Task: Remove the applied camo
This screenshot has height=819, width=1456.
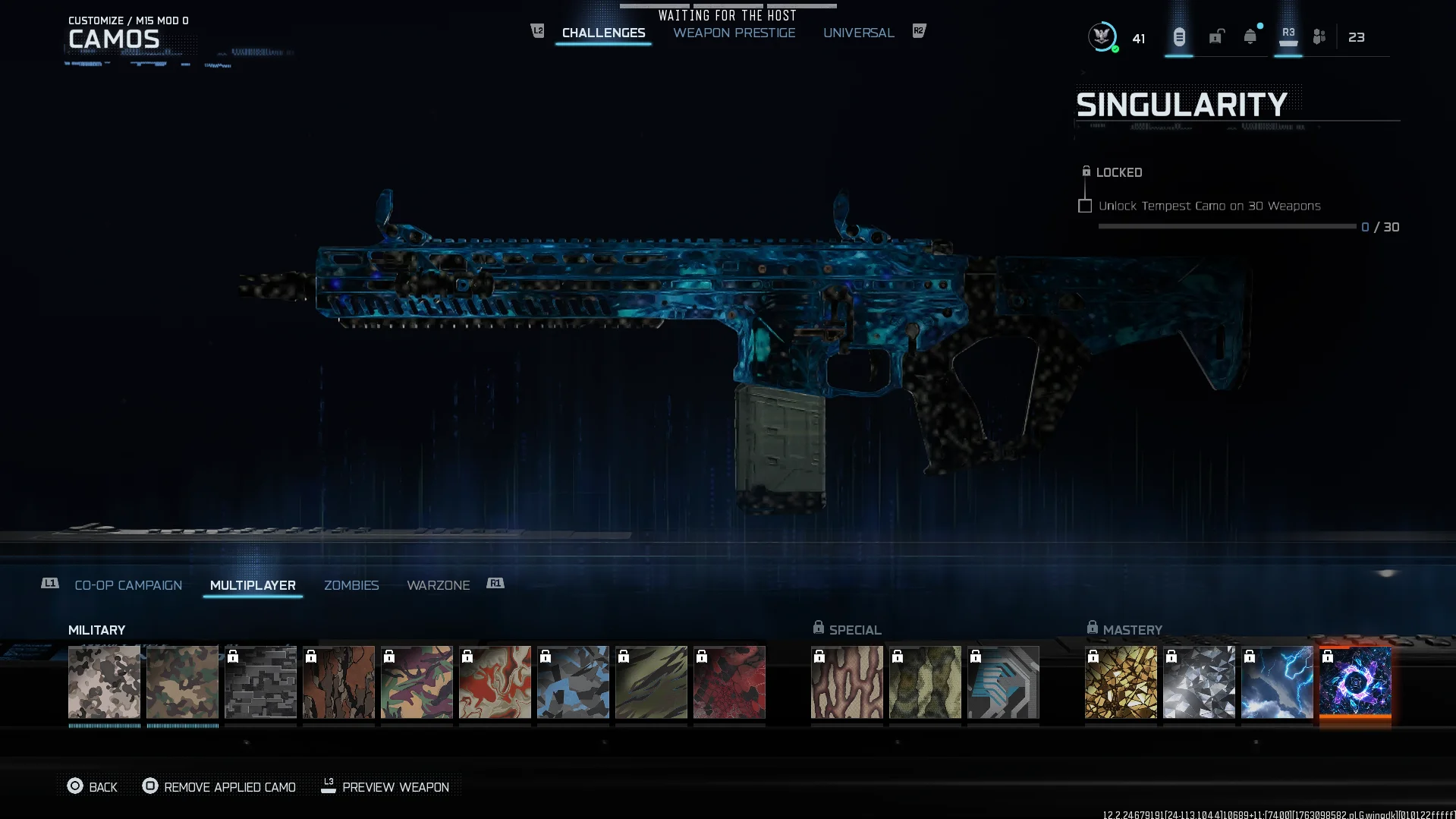Action: (x=220, y=787)
